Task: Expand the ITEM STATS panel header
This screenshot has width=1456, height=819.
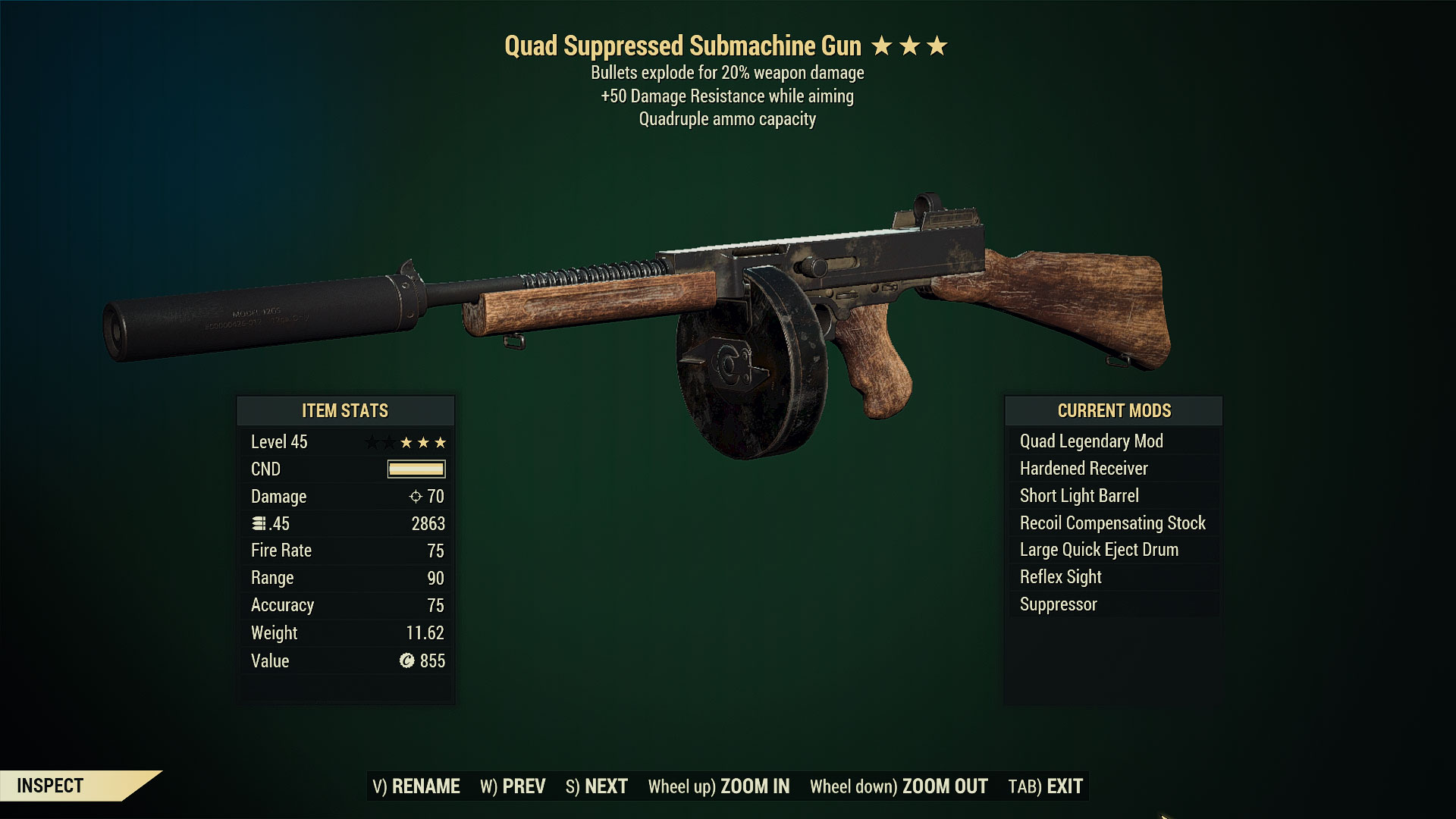Action: (x=345, y=411)
